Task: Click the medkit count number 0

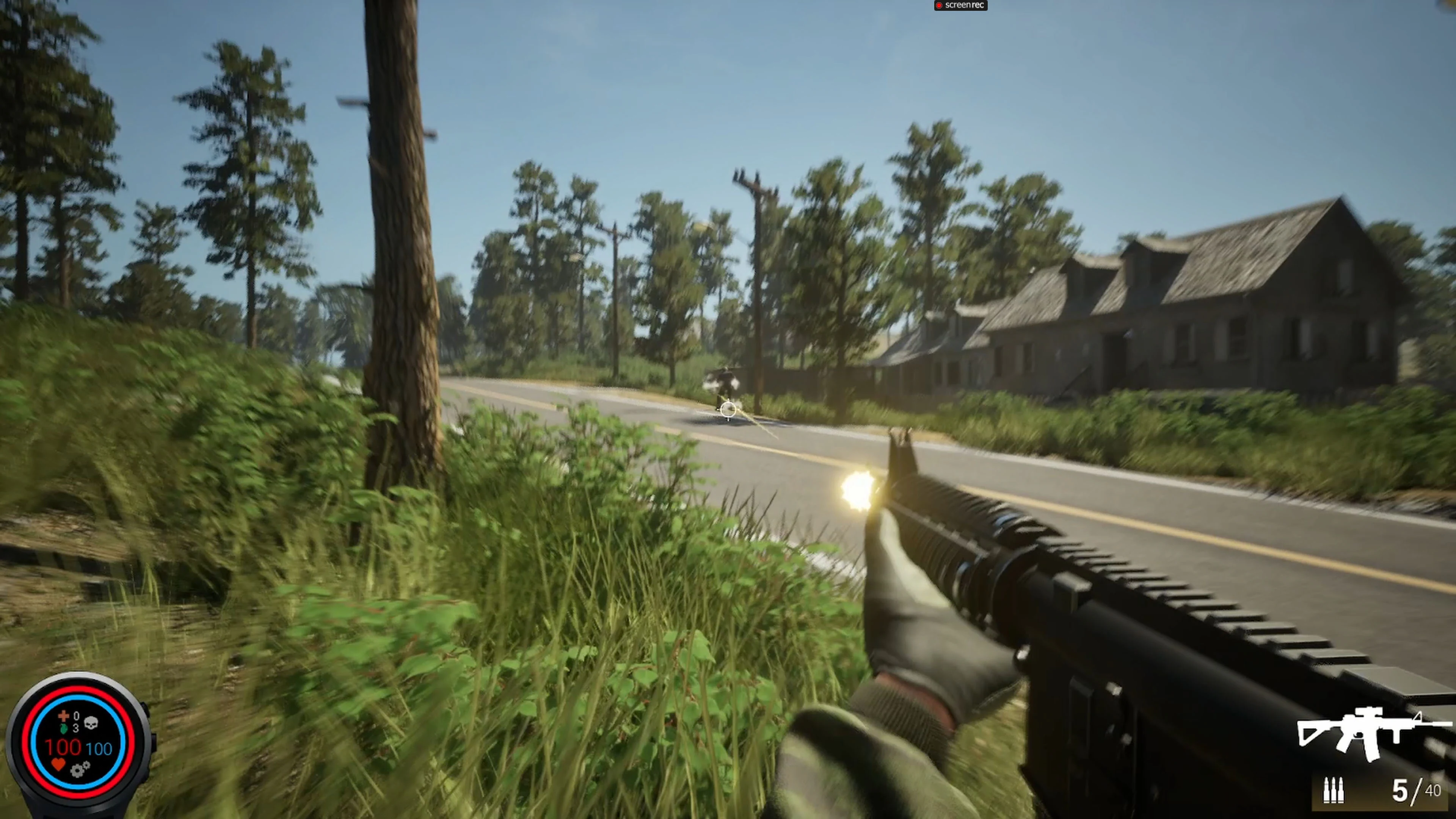Action: (77, 715)
